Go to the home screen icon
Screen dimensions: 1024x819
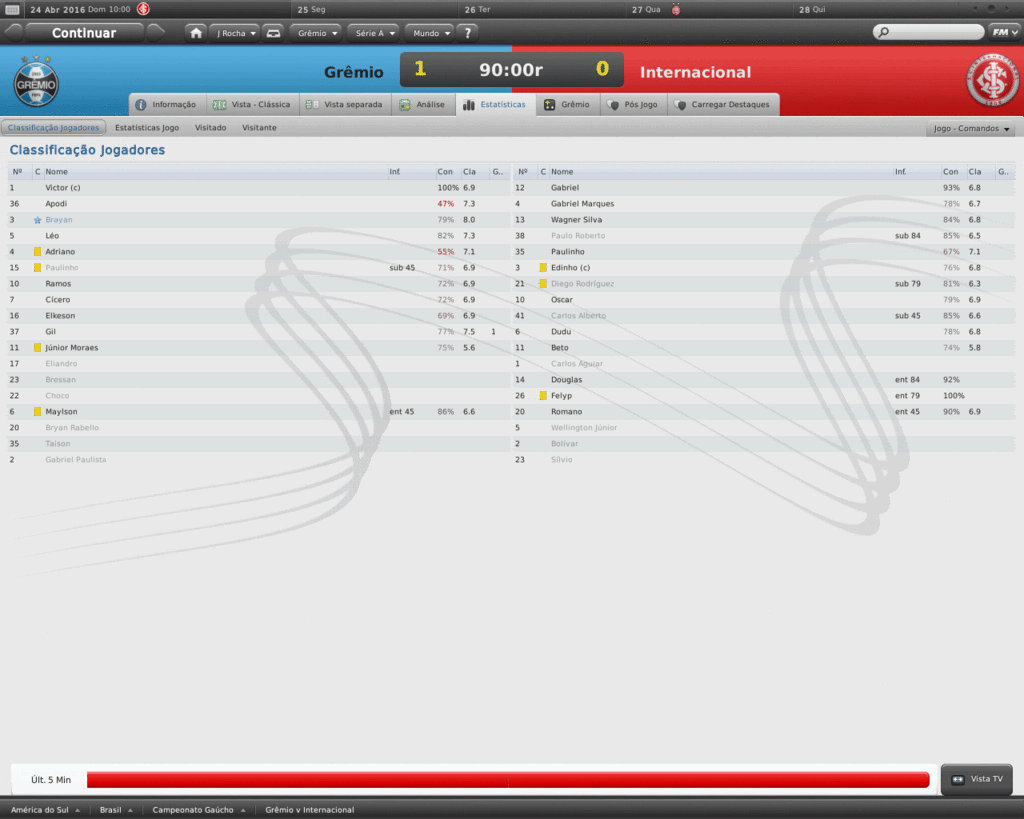click(x=196, y=33)
